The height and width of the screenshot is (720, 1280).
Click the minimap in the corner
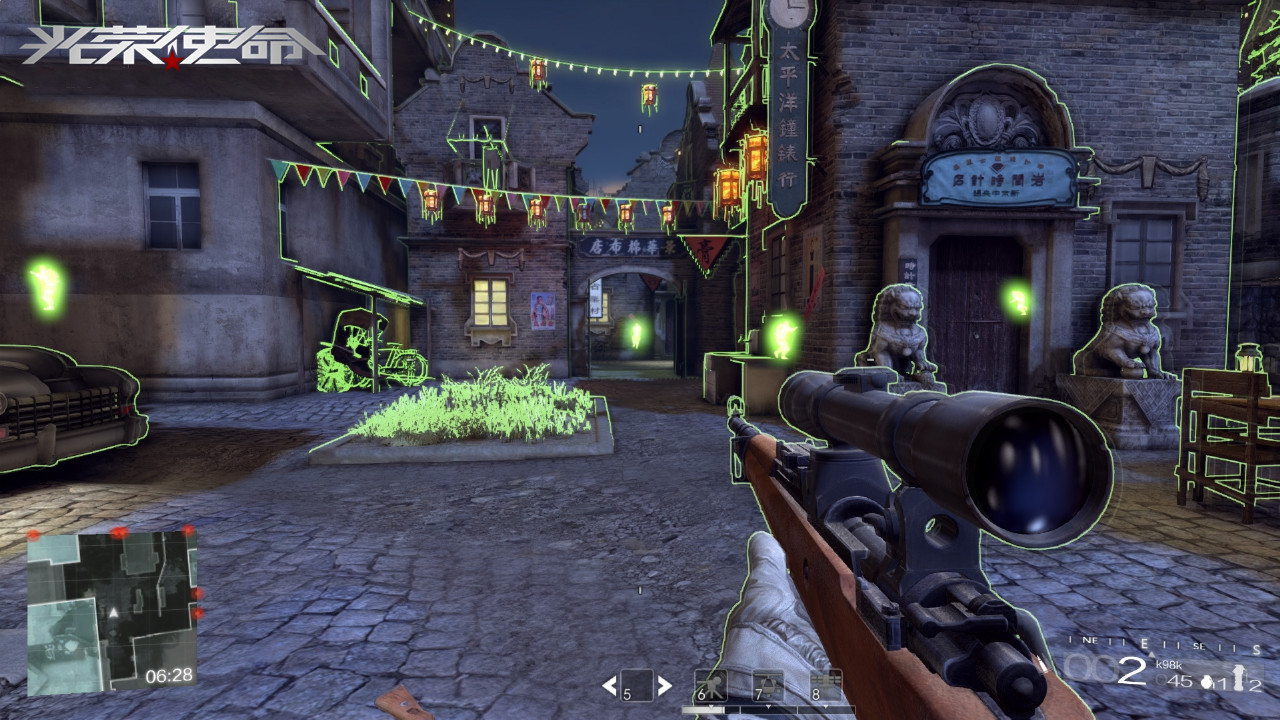tap(111, 611)
